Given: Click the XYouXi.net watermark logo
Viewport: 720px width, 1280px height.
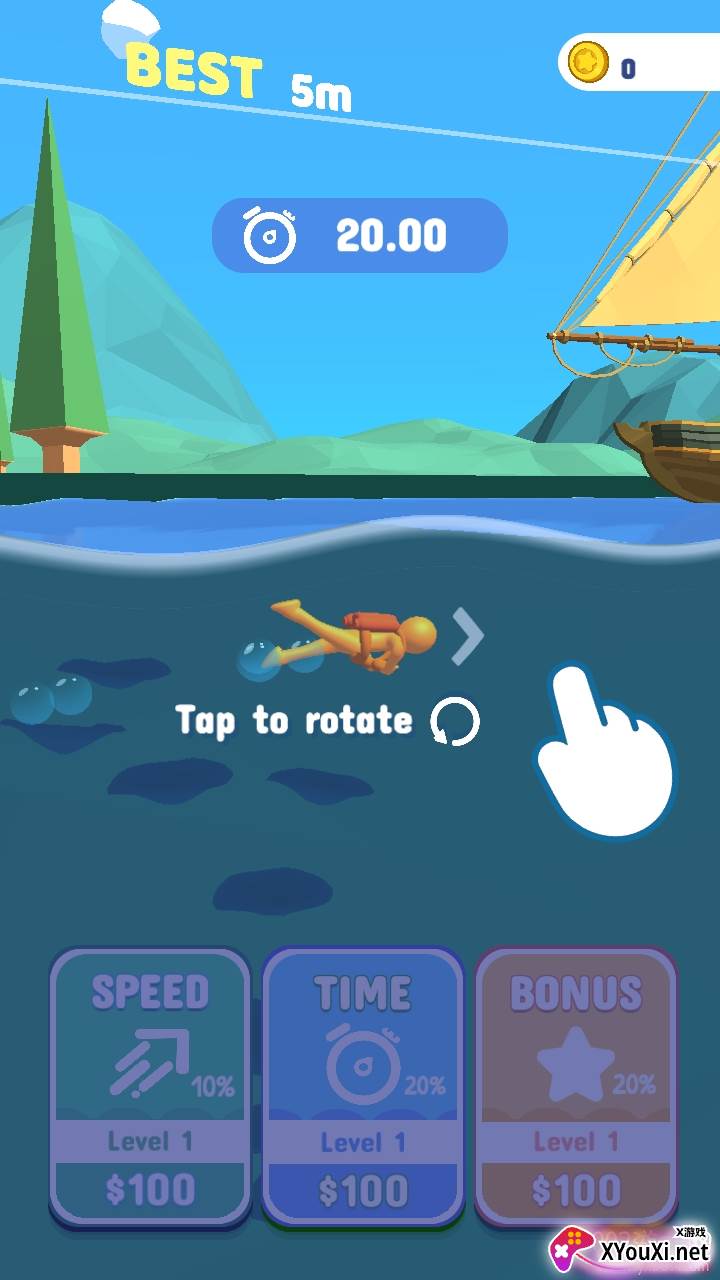Looking at the screenshot, I should tap(630, 1249).
